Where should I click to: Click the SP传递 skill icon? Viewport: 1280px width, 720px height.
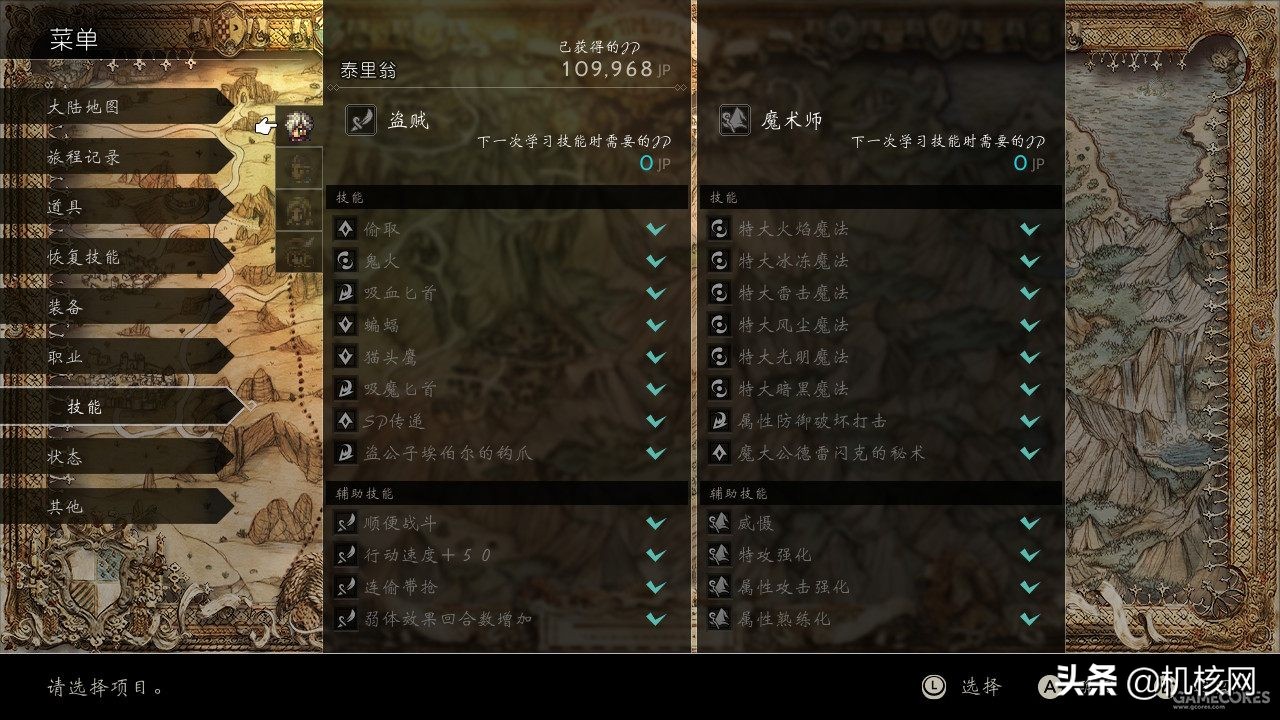click(347, 421)
